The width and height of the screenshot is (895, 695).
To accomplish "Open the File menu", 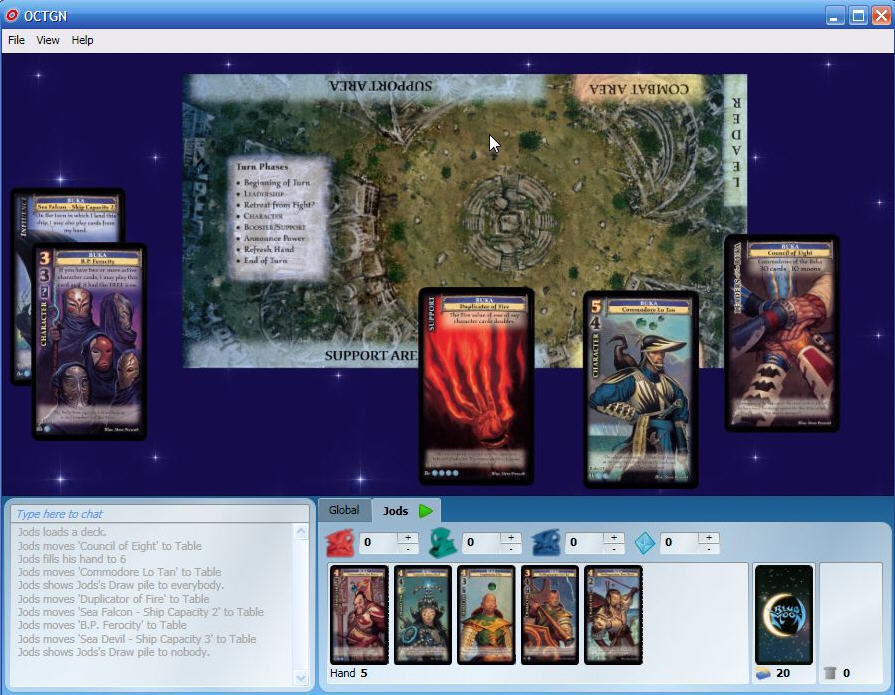I will [x=16, y=40].
